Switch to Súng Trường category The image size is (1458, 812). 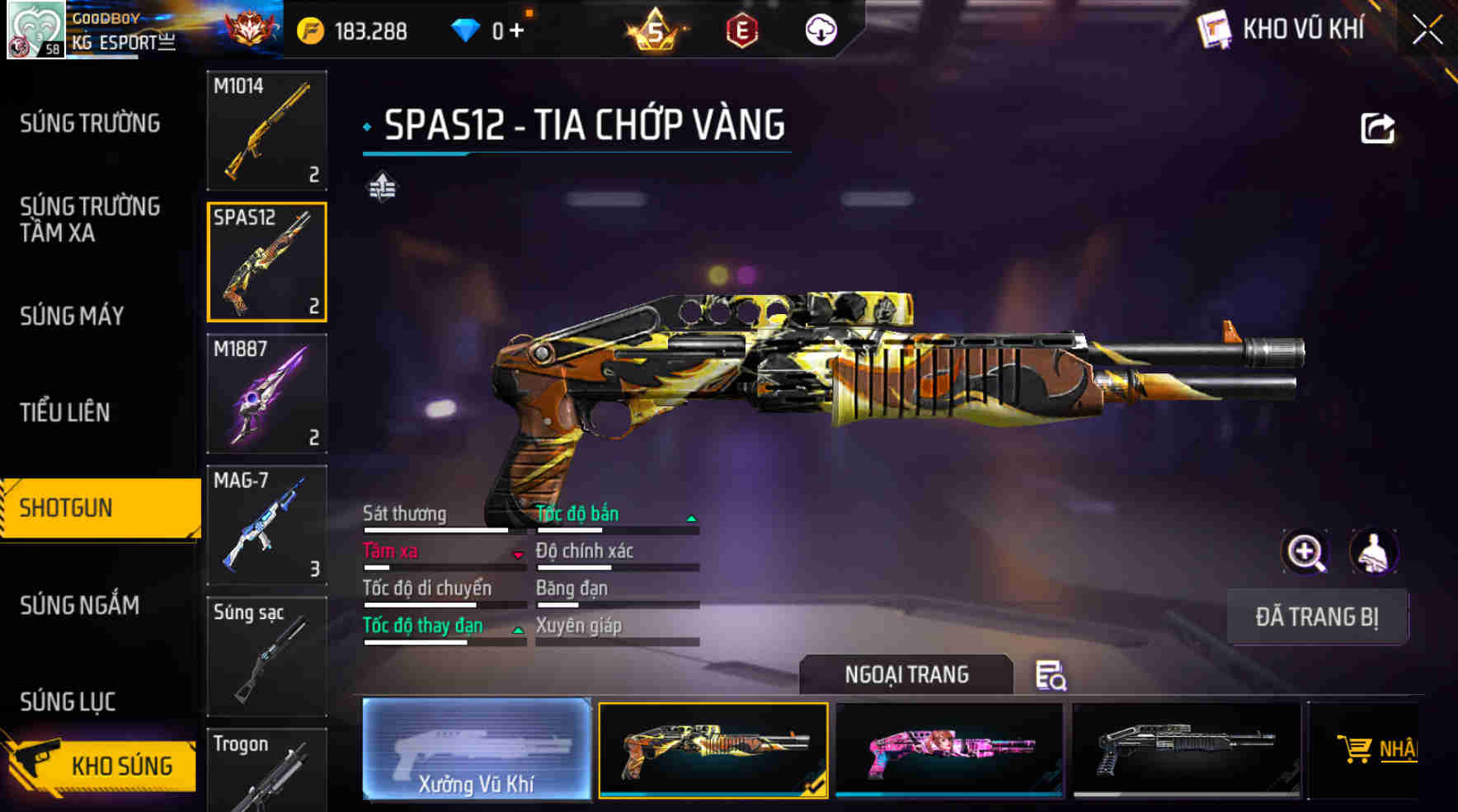[90, 124]
